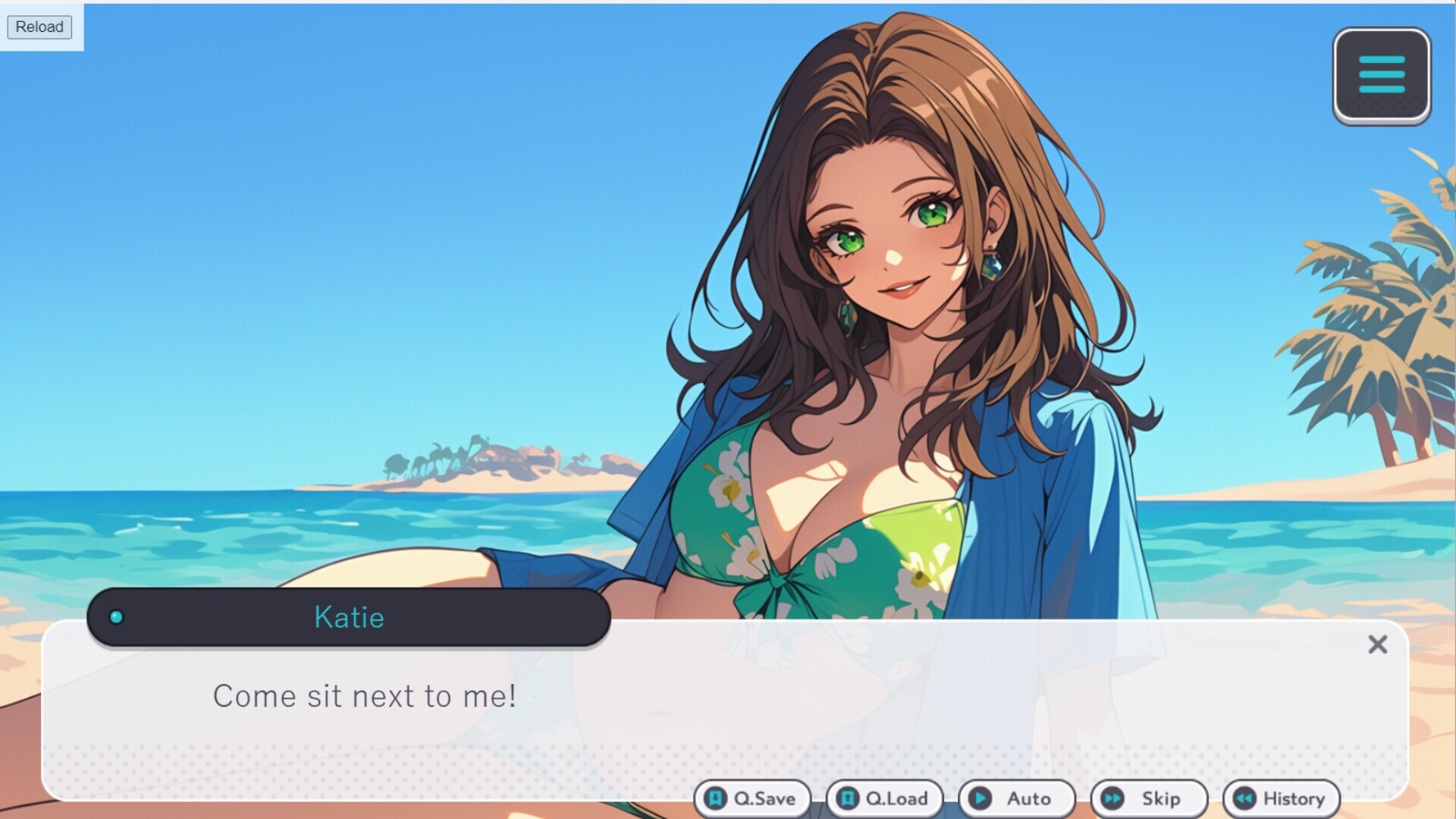Open the hamburger menu in top-right corner

(x=1382, y=76)
